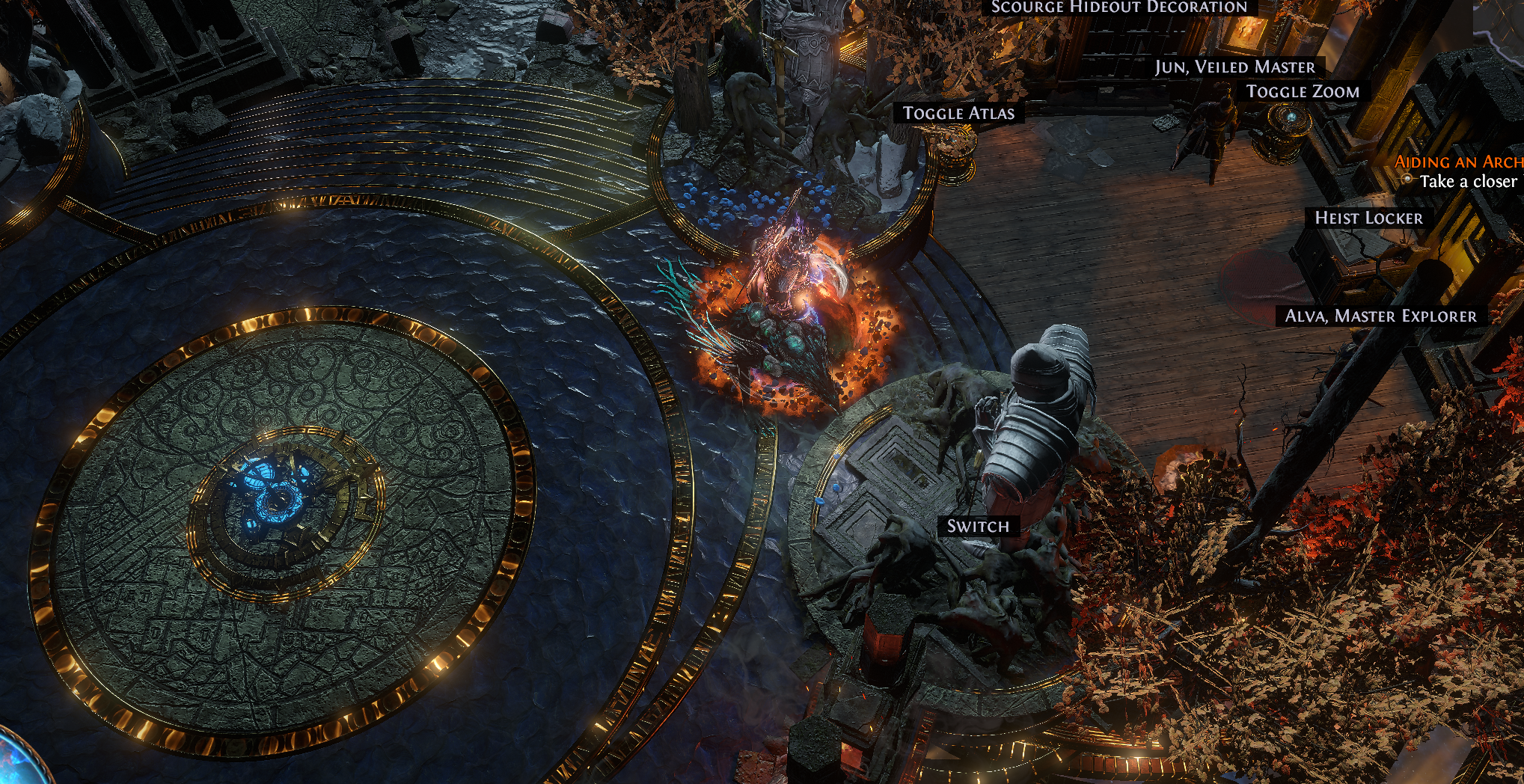Select the Scourge Hideout Decoration label
Image resolution: width=1524 pixels, height=784 pixels.
[1118, 7]
